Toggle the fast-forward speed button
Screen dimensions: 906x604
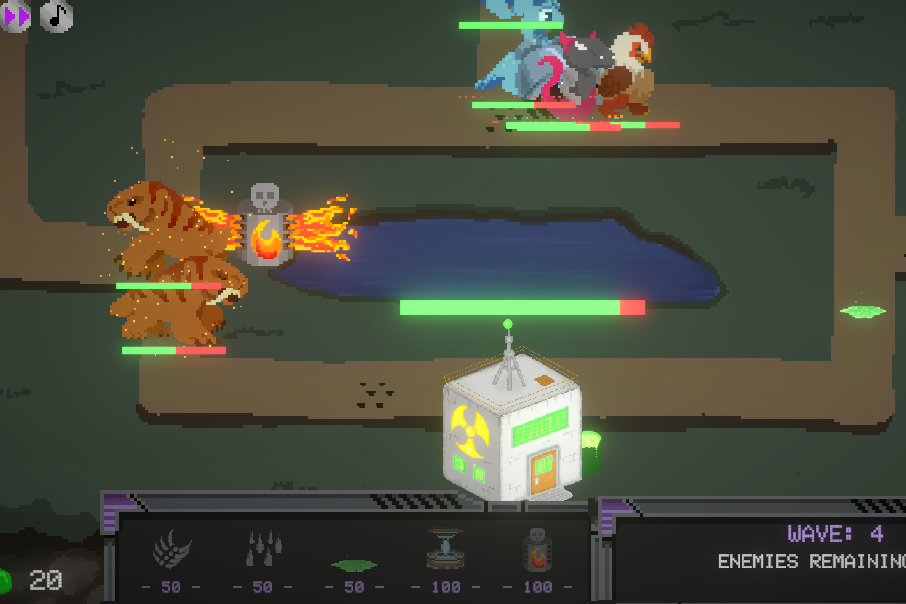pos(15,16)
